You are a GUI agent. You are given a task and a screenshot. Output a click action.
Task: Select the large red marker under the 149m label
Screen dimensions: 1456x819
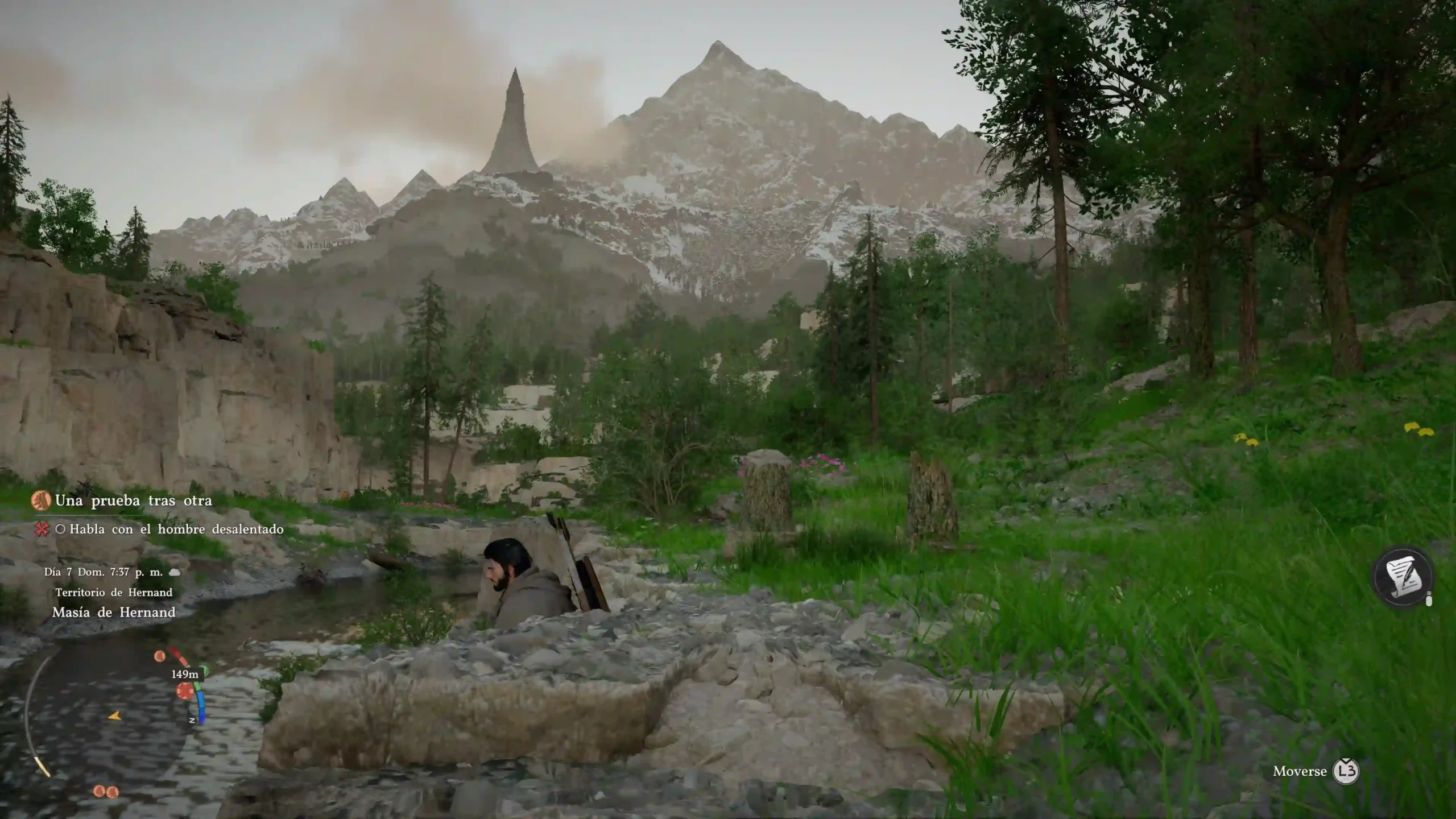pos(184,691)
